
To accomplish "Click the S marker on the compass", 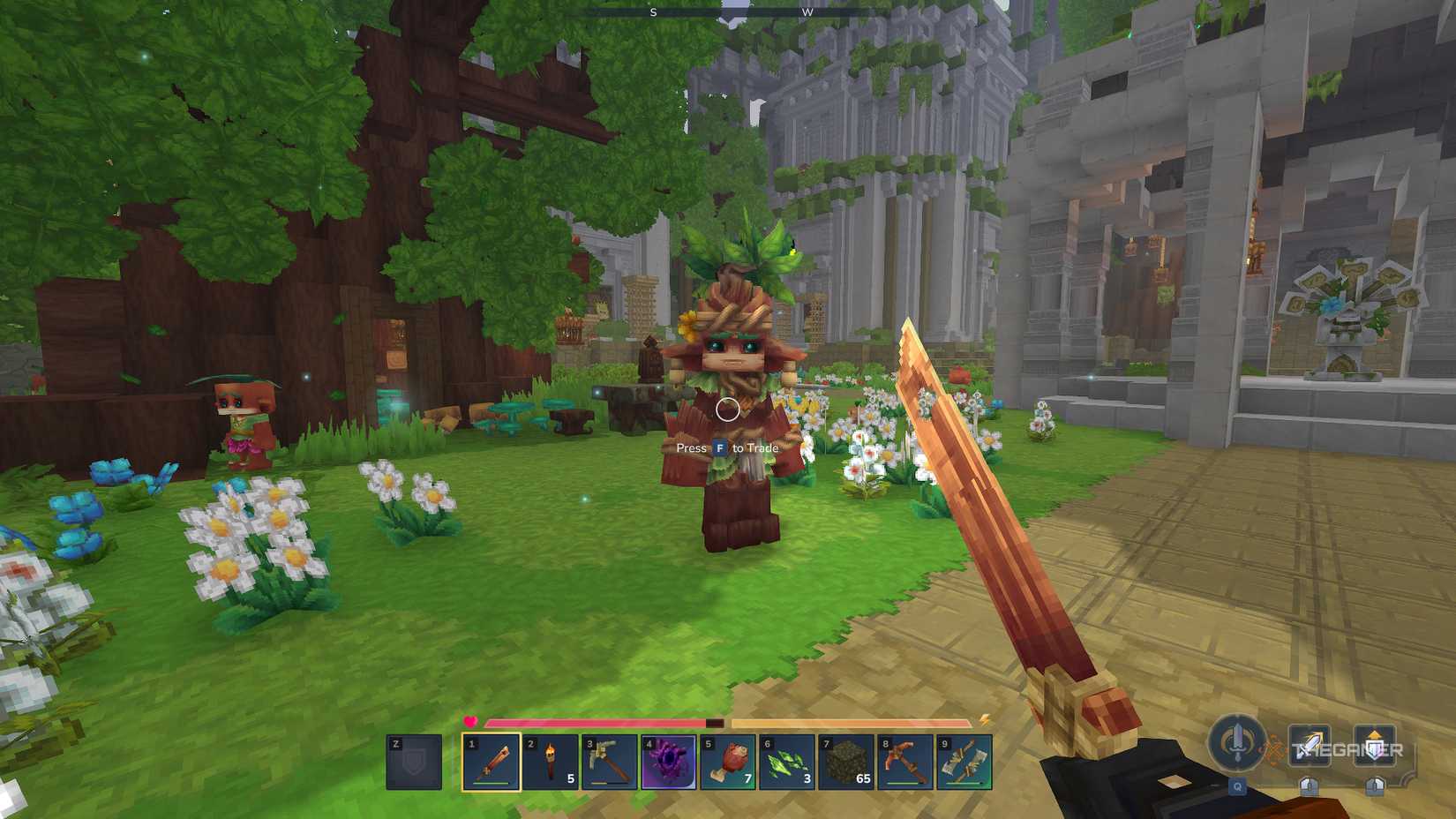I will click(x=654, y=13).
